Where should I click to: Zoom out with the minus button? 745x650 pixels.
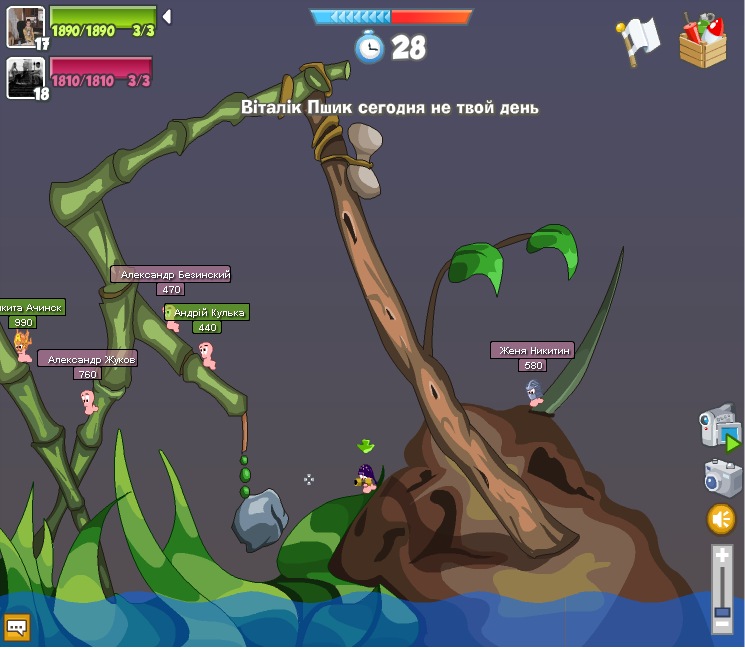[x=721, y=626]
